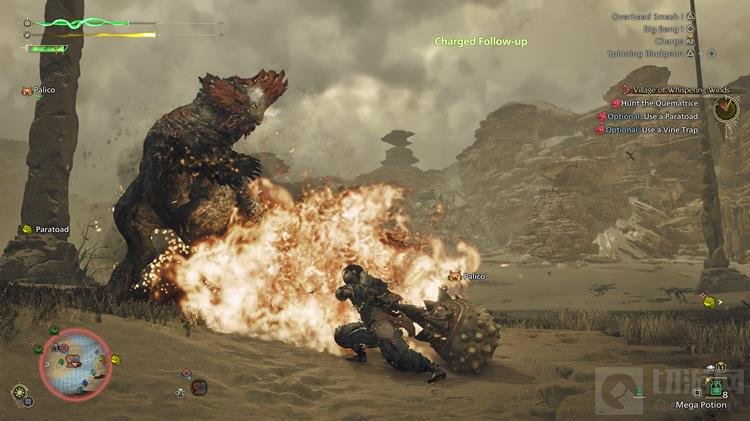
Task: Click the yellow Paratoad icon on the right edge
Action: (x=707, y=299)
